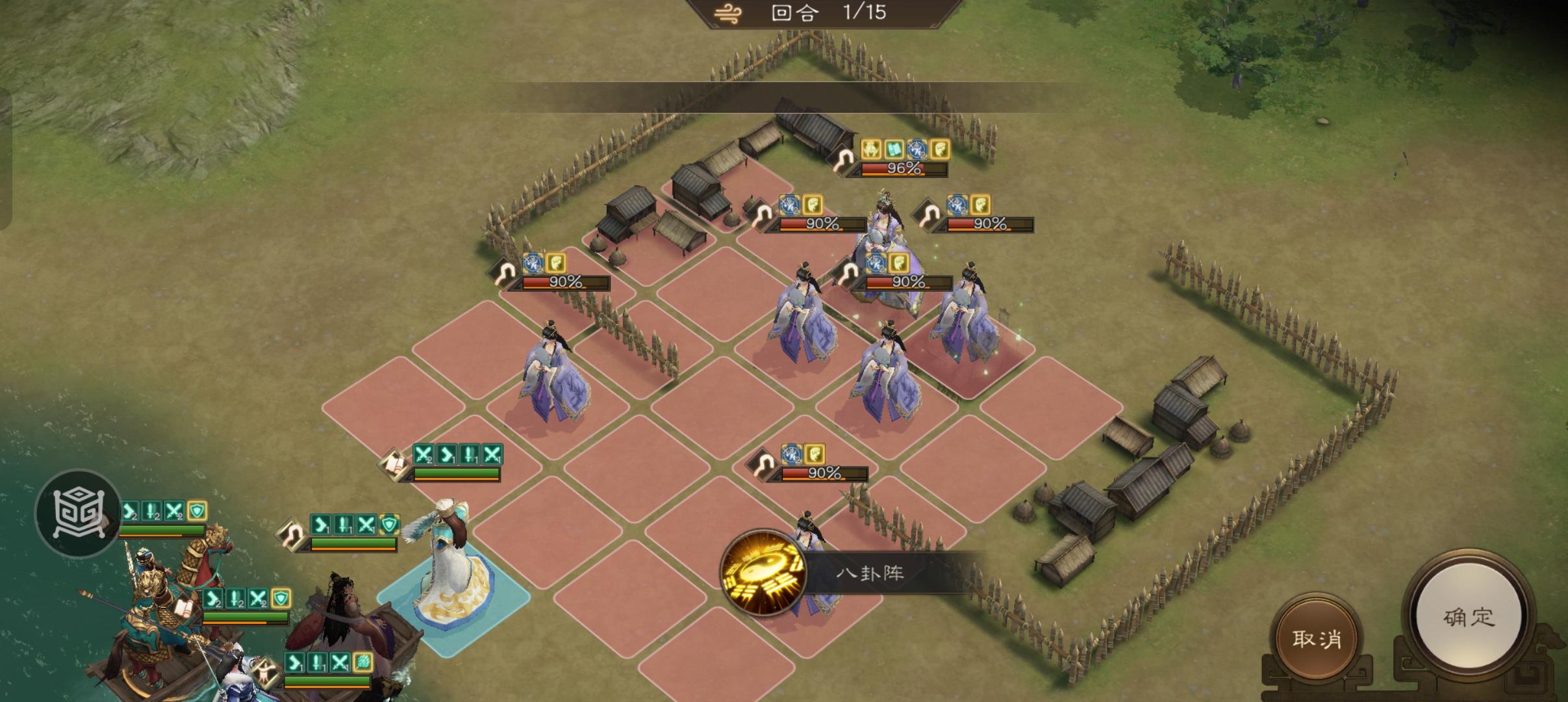Image resolution: width=1568 pixels, height=702 pixels.
Task: Select the blue x5 stacking buff icon
Action: tap(875, 263)
